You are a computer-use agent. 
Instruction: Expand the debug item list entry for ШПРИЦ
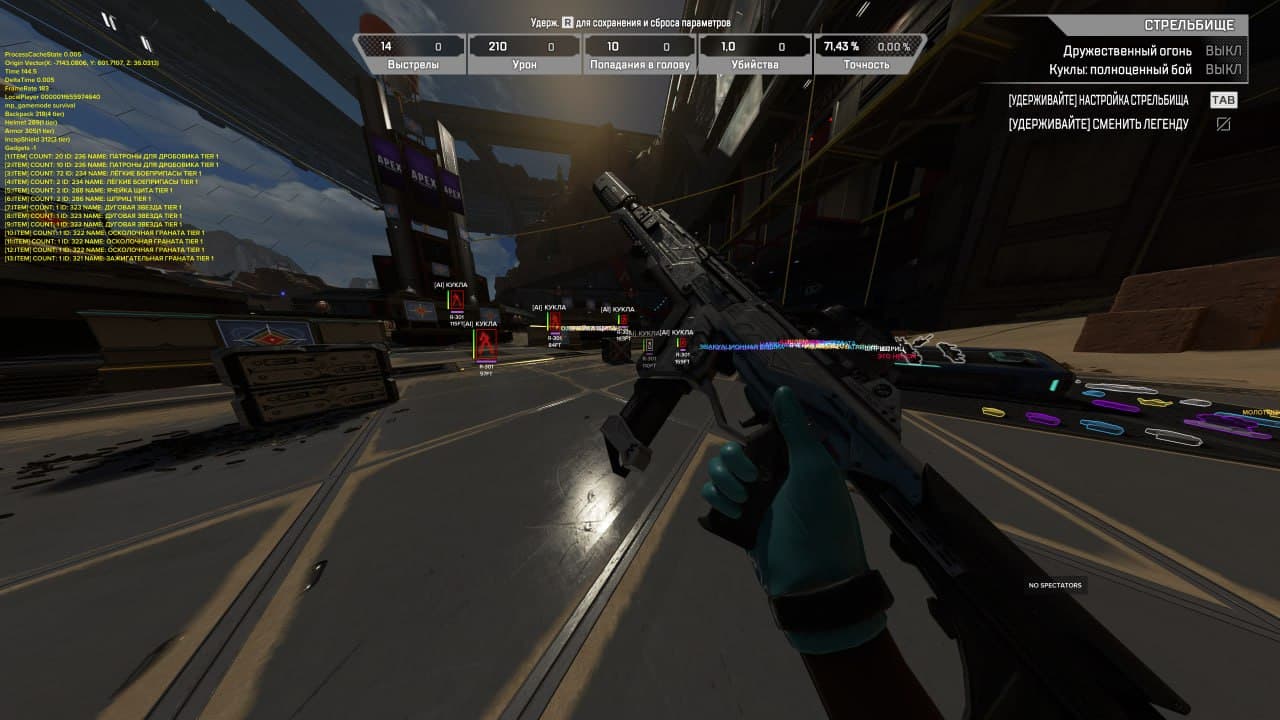[x=77, y=198]
